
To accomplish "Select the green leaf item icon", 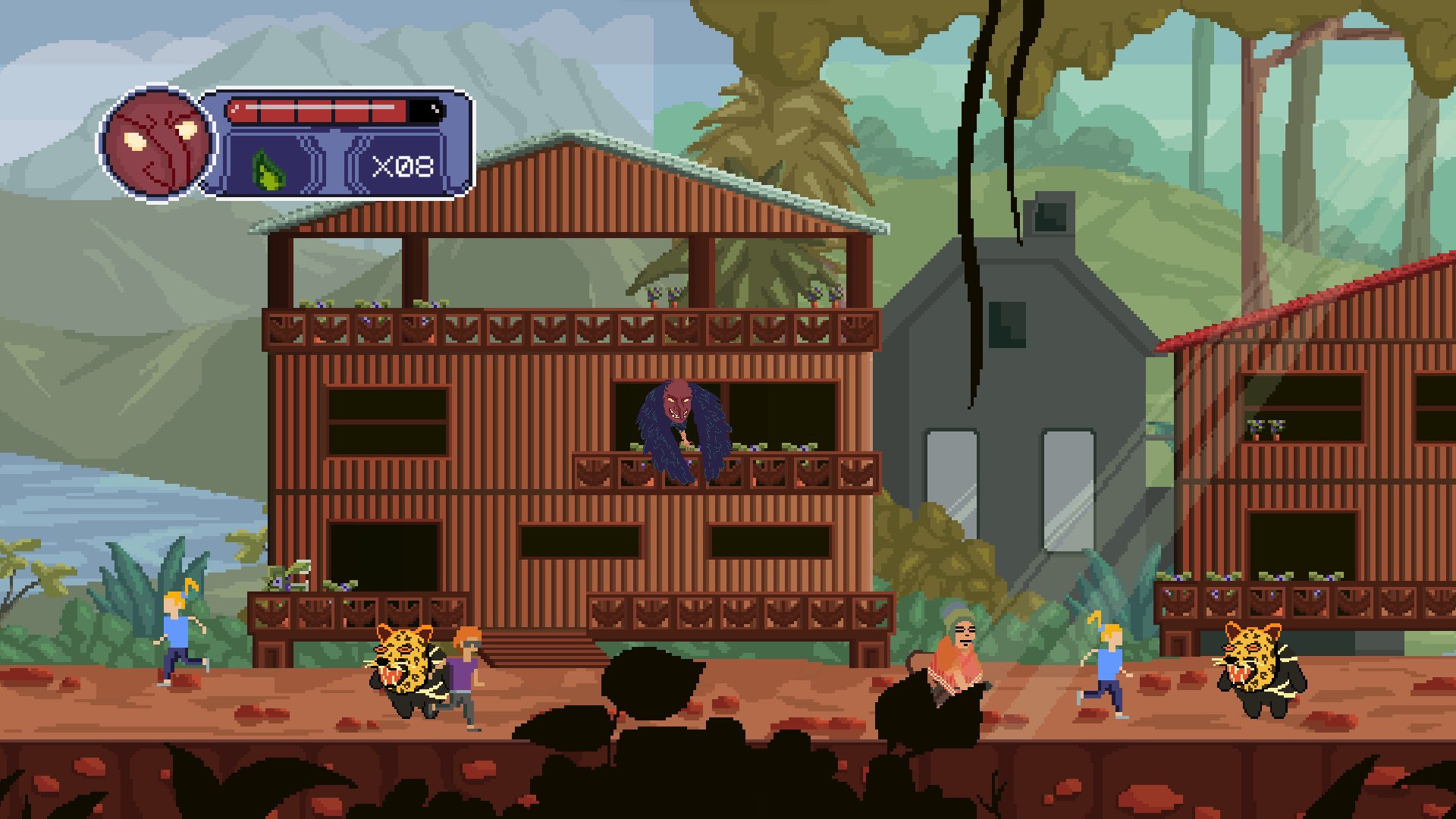I will [268, 168].
